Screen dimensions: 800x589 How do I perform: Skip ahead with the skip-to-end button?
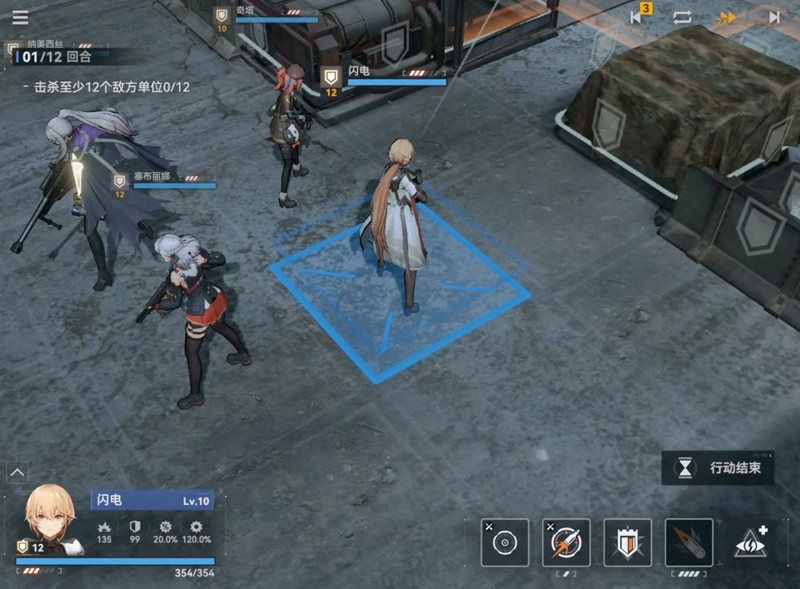pyautogui.click(x=774, y=17)
